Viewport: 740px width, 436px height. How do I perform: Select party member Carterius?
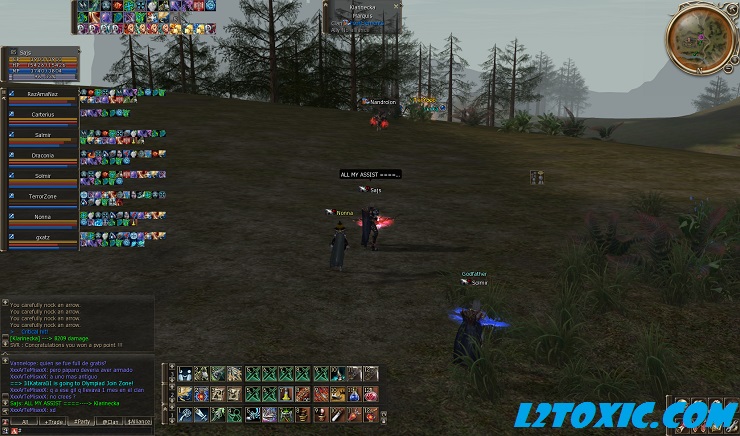[42, 115]
